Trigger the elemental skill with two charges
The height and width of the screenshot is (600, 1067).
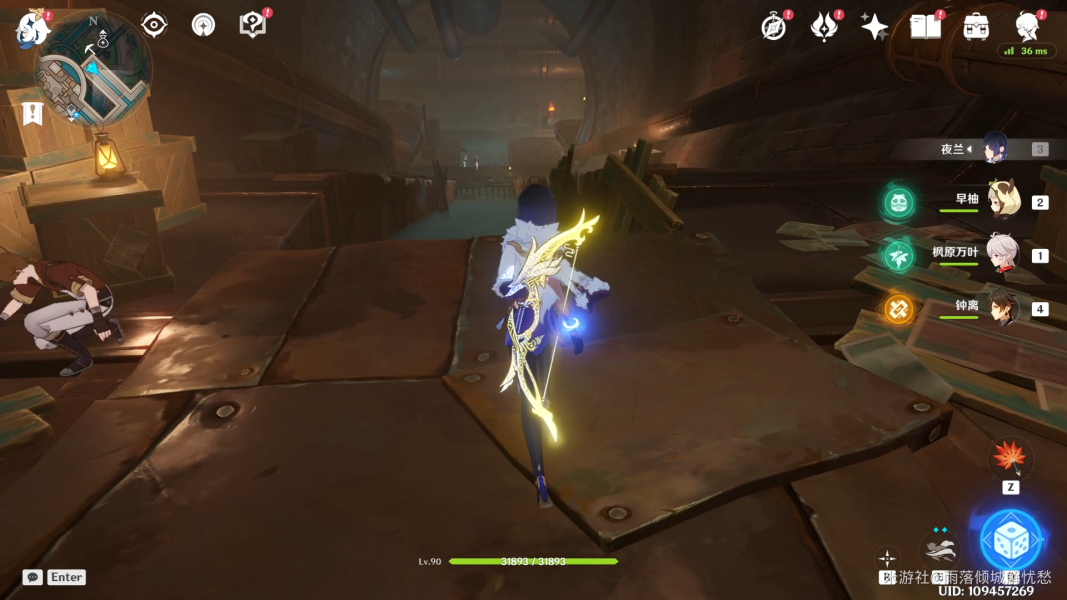point(939,548)
